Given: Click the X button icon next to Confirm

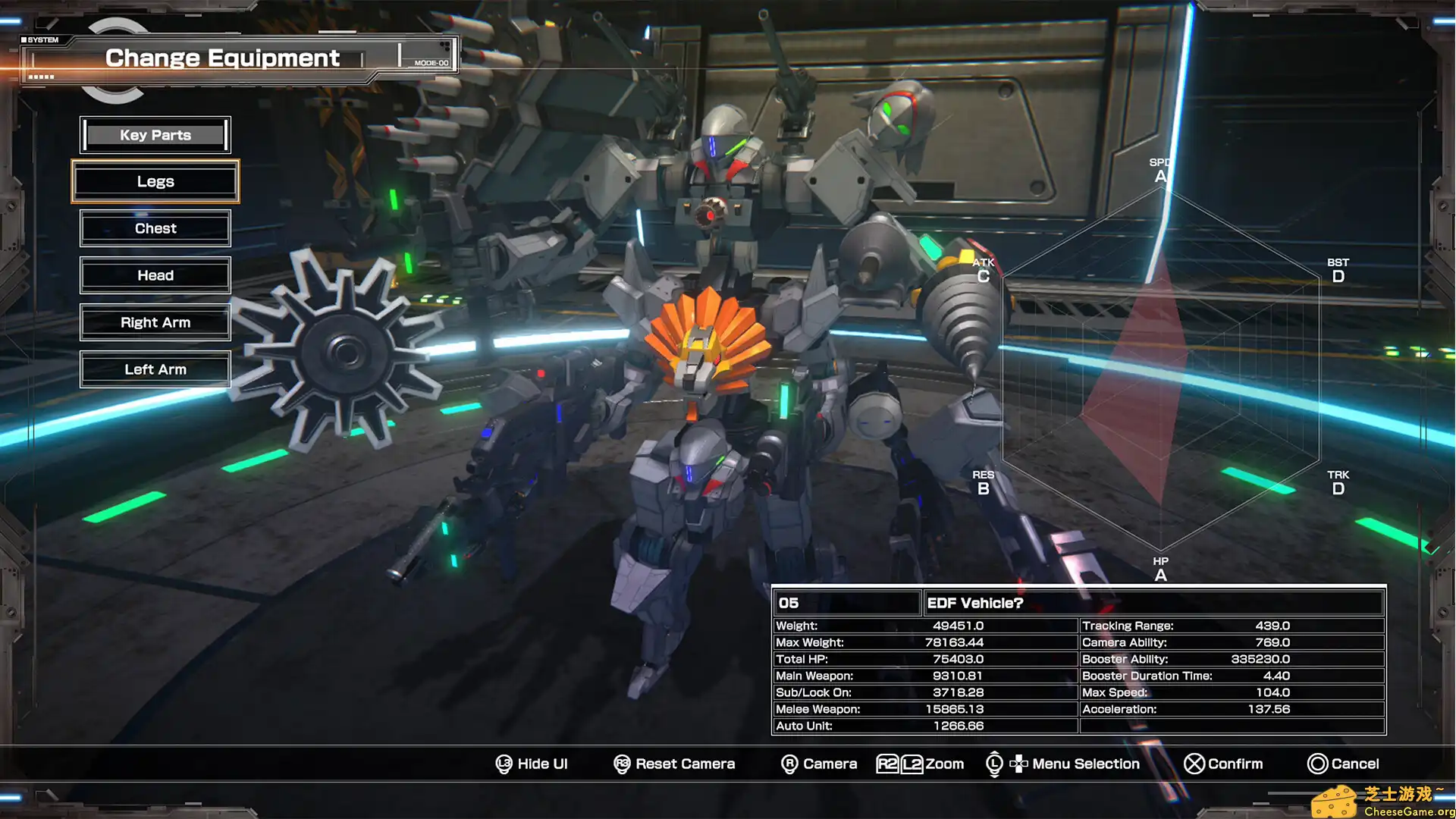Looking at the screenshot, I should pyautogui.click(x=1196, y=764).
